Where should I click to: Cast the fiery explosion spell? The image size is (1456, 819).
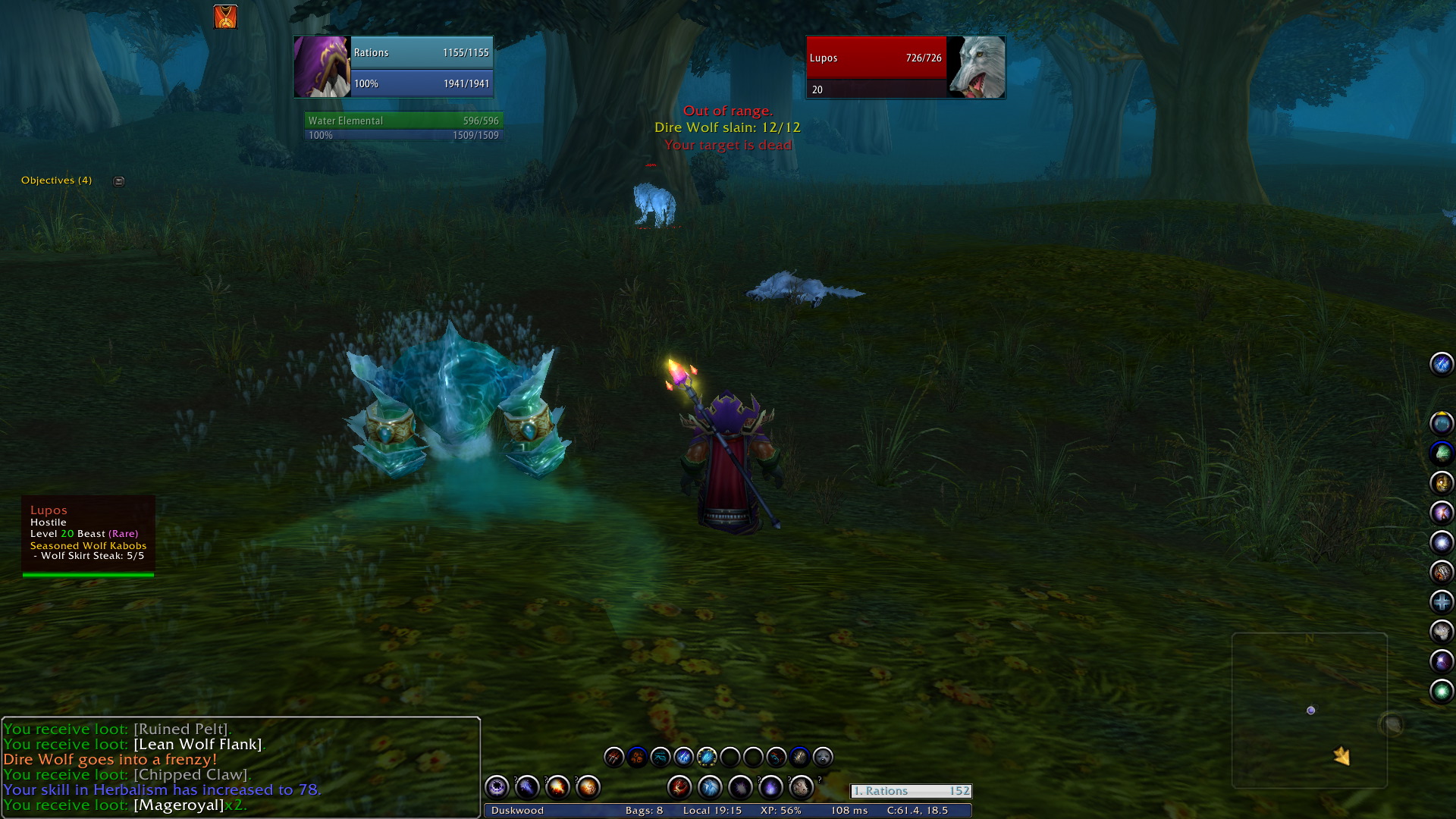[557, 787]
